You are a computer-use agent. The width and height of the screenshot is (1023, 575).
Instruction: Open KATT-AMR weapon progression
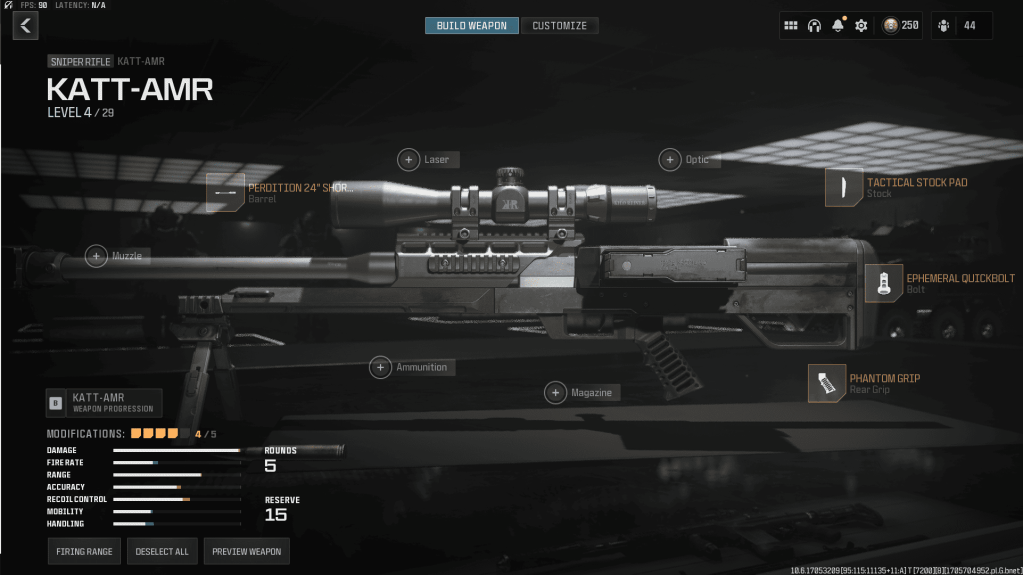pyautogui.click(x=104, y=403)
